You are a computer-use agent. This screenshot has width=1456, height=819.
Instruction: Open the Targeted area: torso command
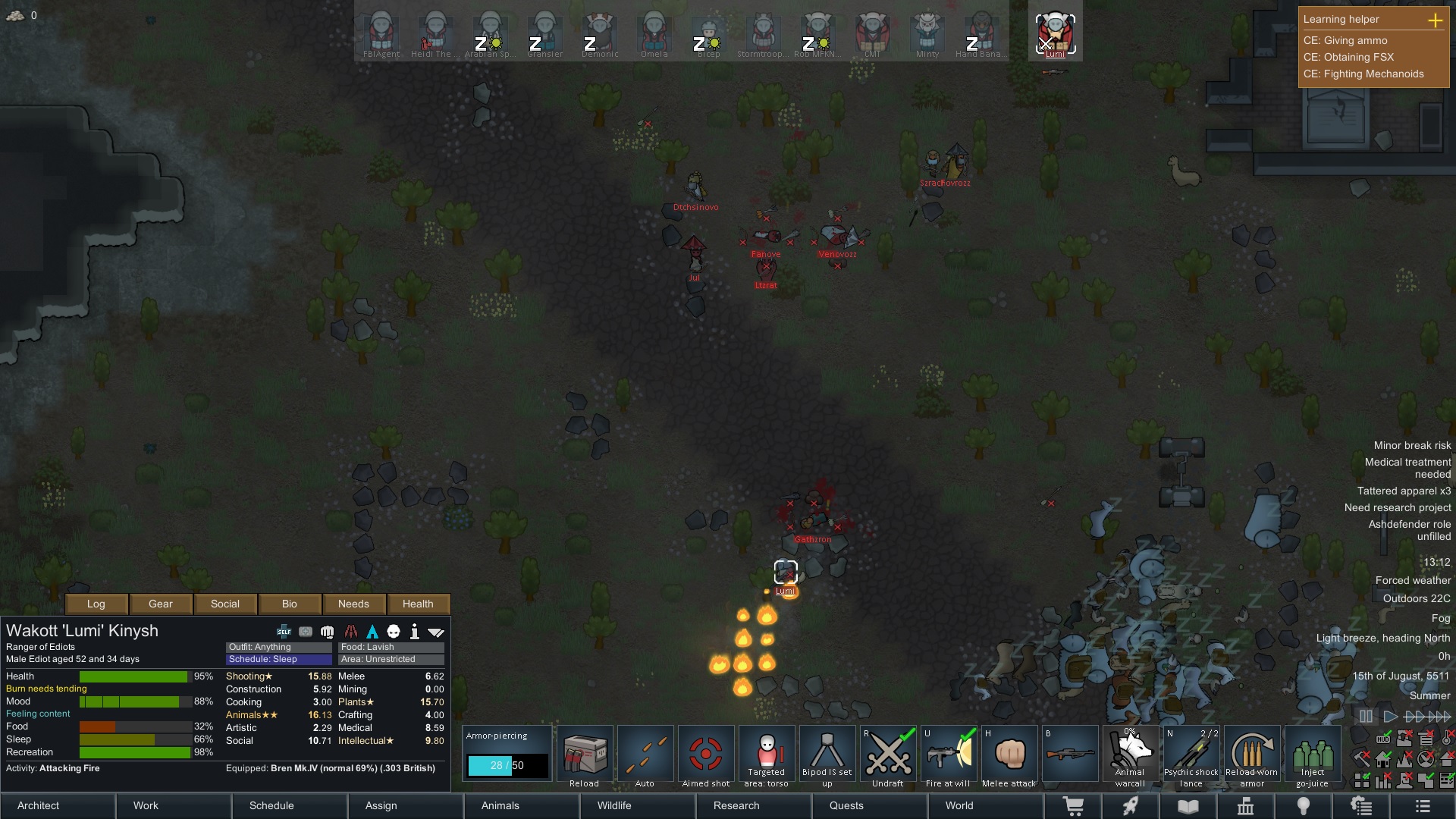[767, 753]
